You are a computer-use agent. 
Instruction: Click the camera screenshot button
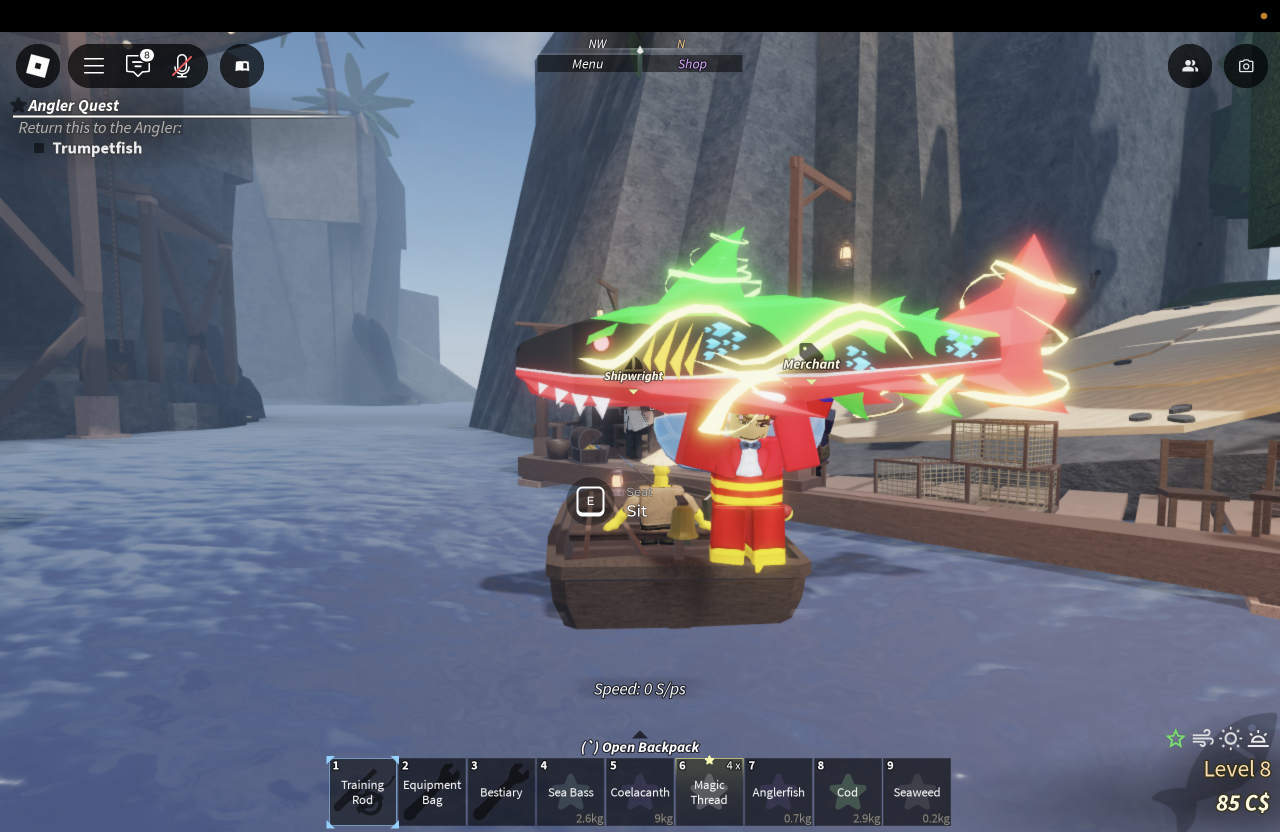pyautogui.click(x=1246, y=66)
